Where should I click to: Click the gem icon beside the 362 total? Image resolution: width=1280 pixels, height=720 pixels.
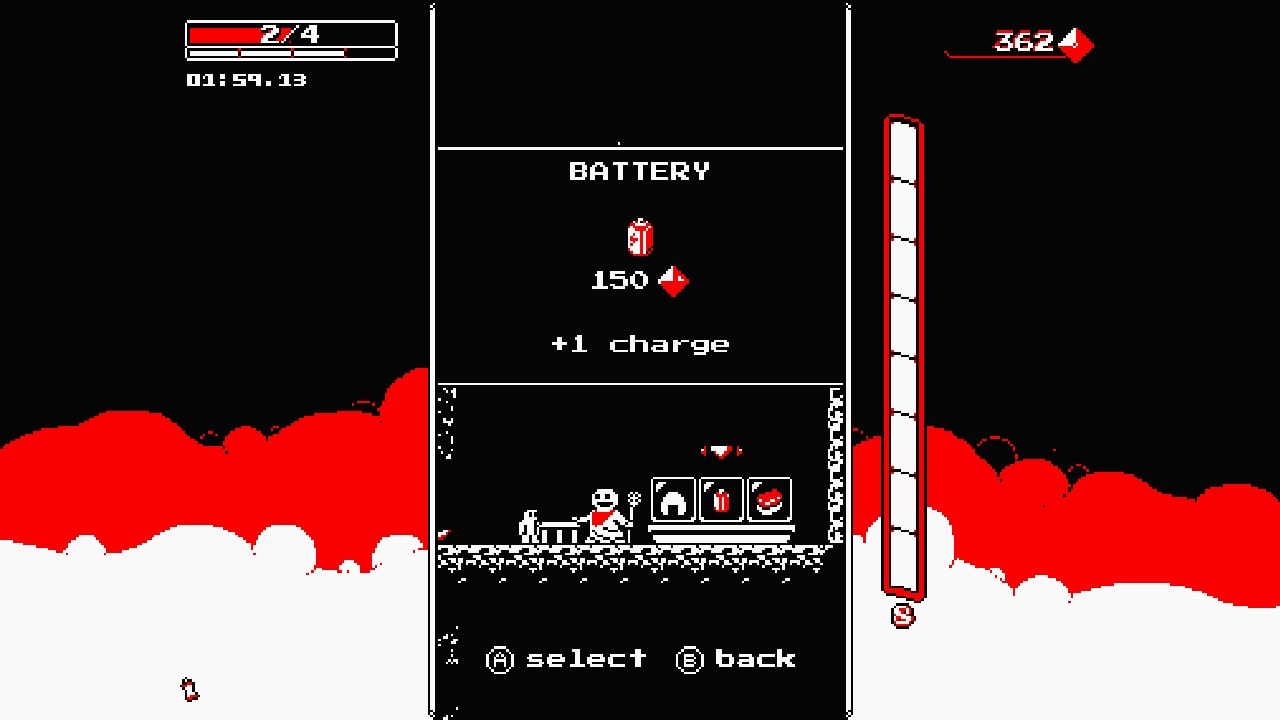1077,44
